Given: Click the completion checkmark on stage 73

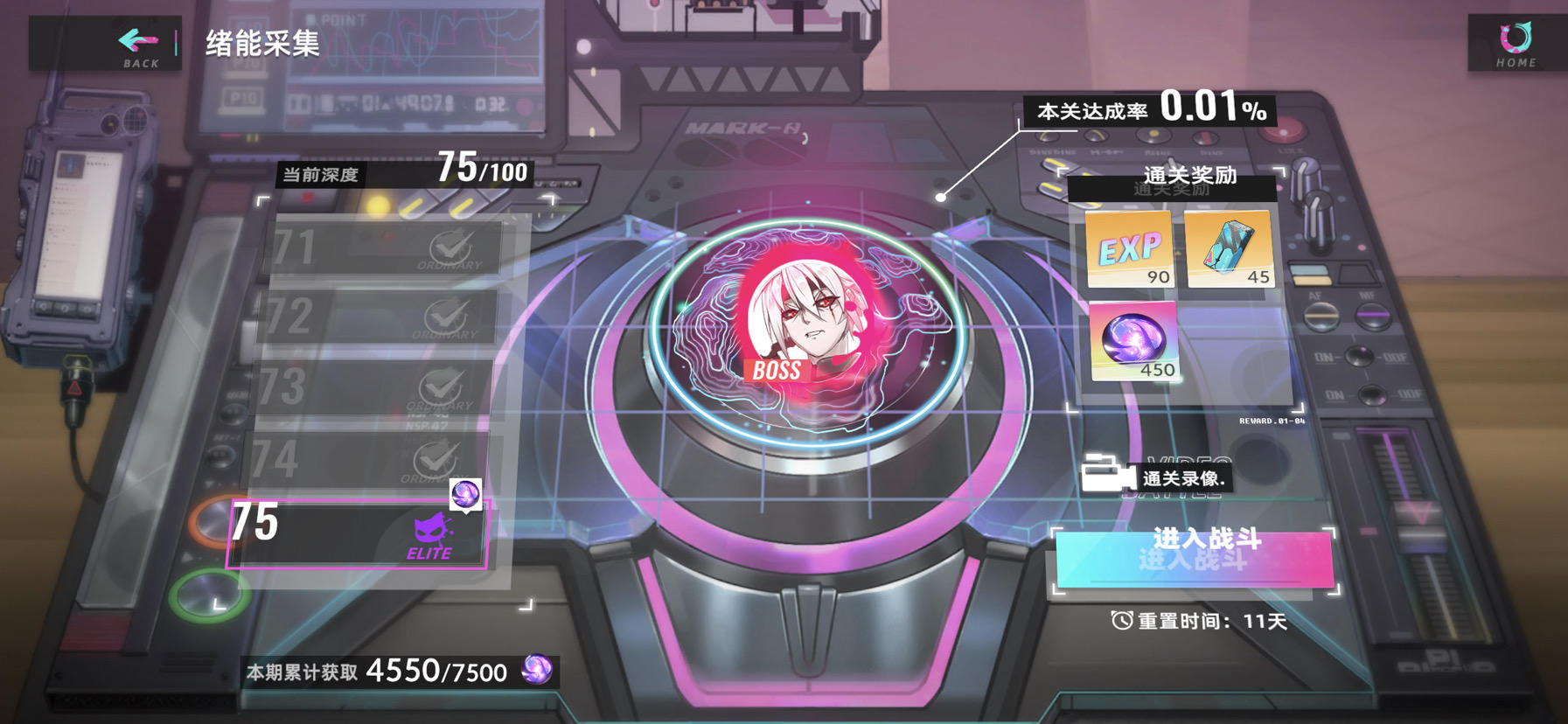Looking at the screenshot, I should click(446, 386).
